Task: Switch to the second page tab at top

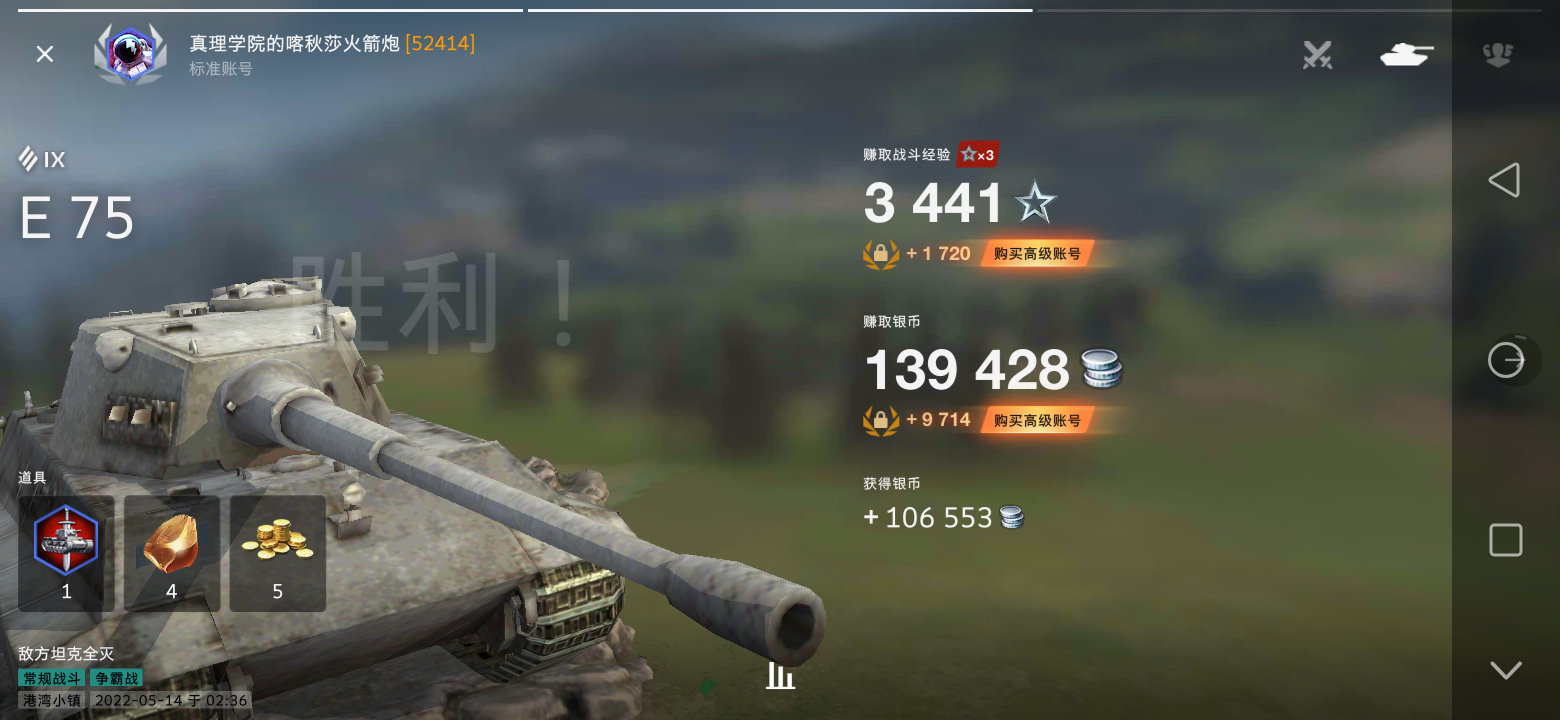Action: (x=780, y=8)
